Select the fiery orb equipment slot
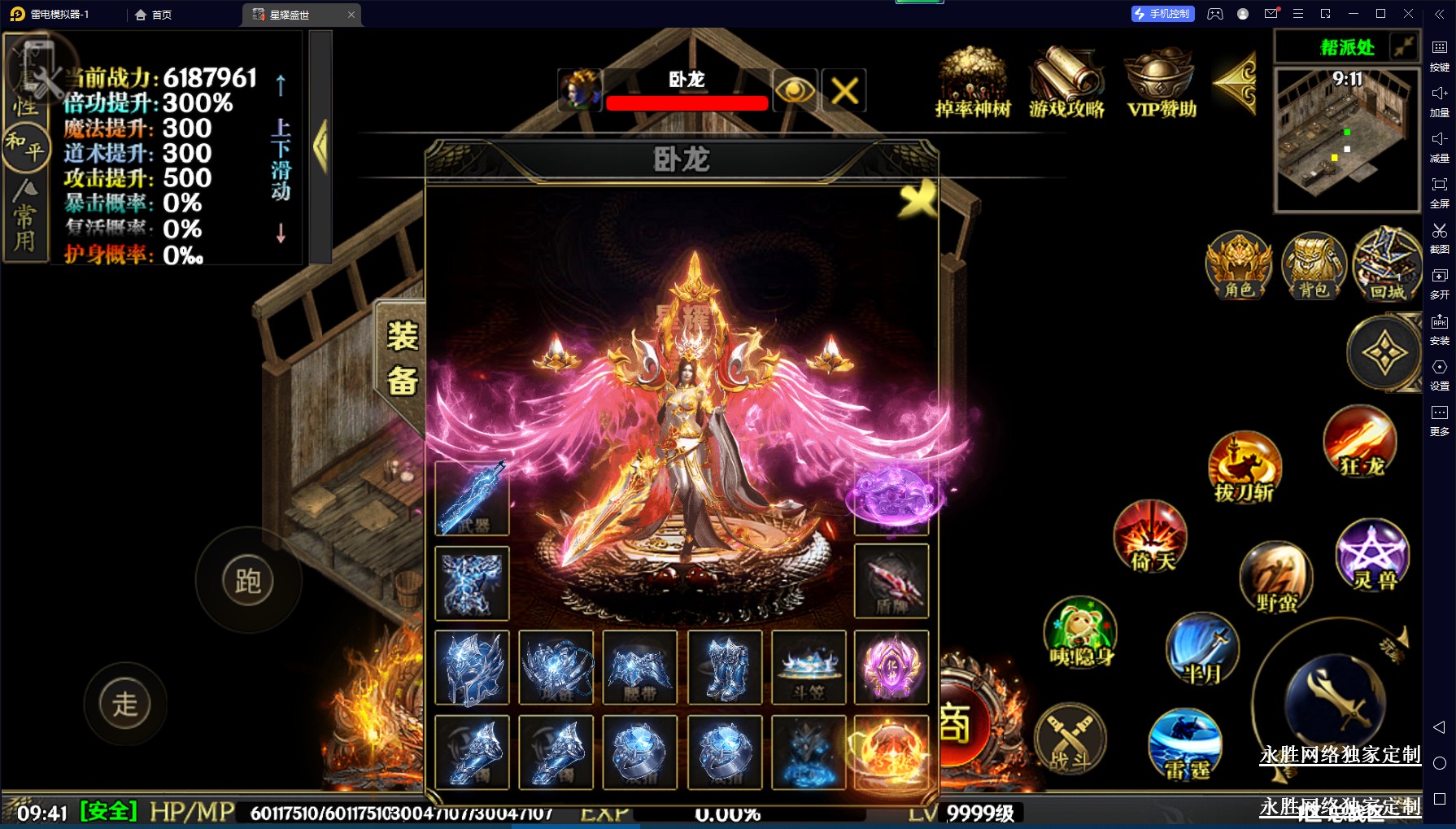 (x=891, y=752)
